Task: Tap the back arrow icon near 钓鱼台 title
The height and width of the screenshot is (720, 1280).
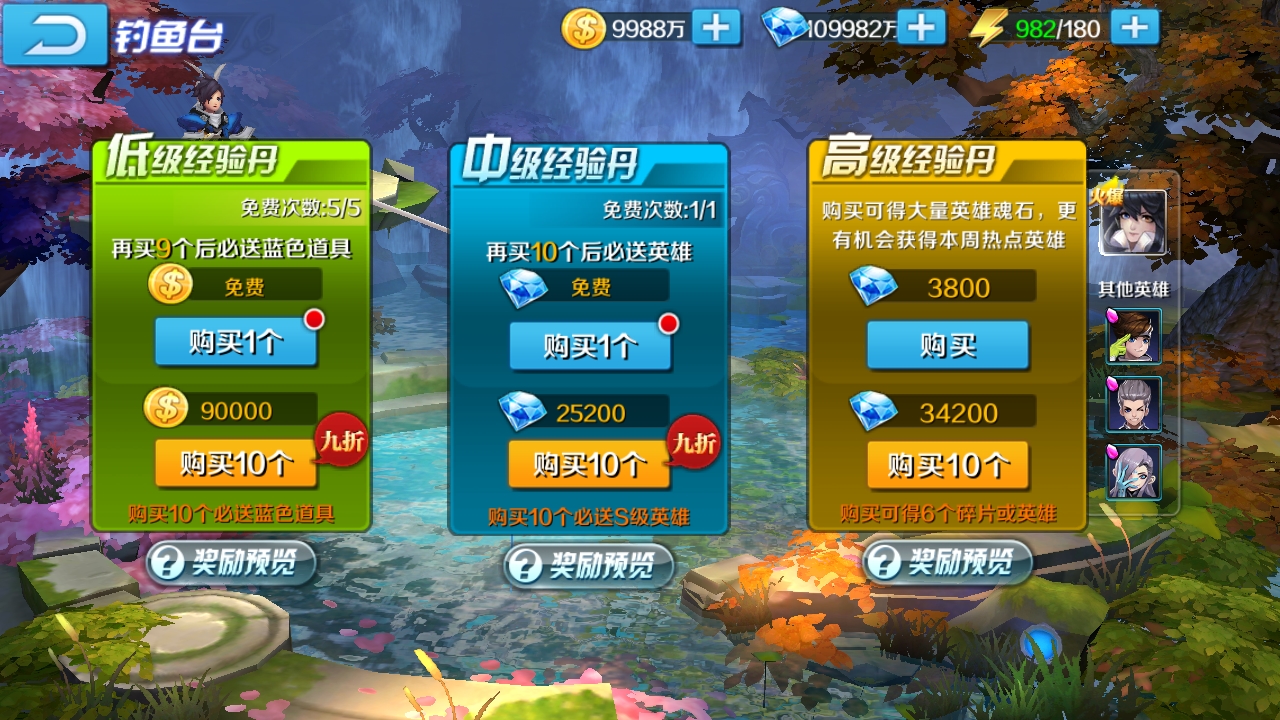Action: [x=55, y=32]
